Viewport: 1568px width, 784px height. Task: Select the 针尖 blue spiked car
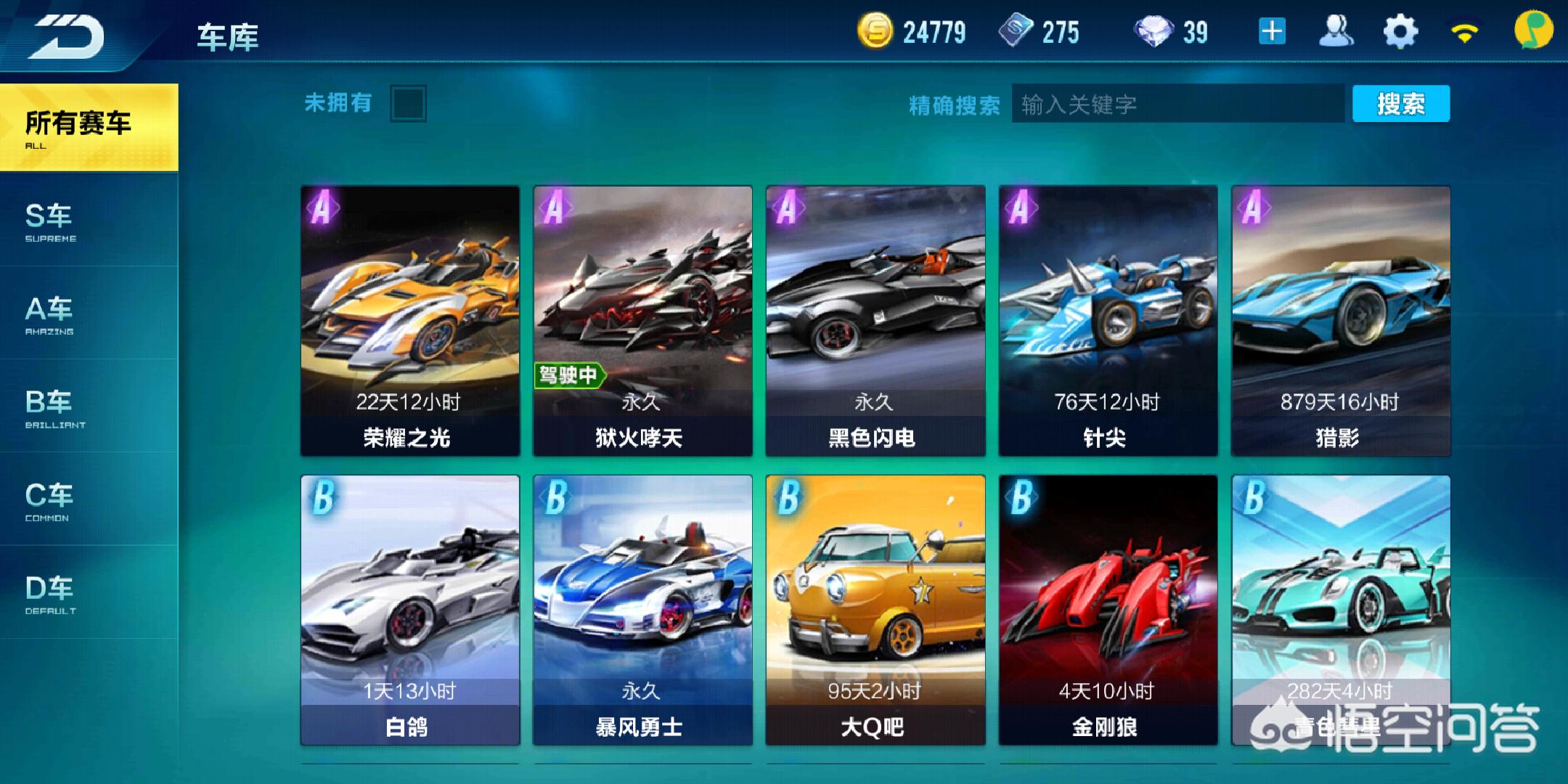[1108, 321]
